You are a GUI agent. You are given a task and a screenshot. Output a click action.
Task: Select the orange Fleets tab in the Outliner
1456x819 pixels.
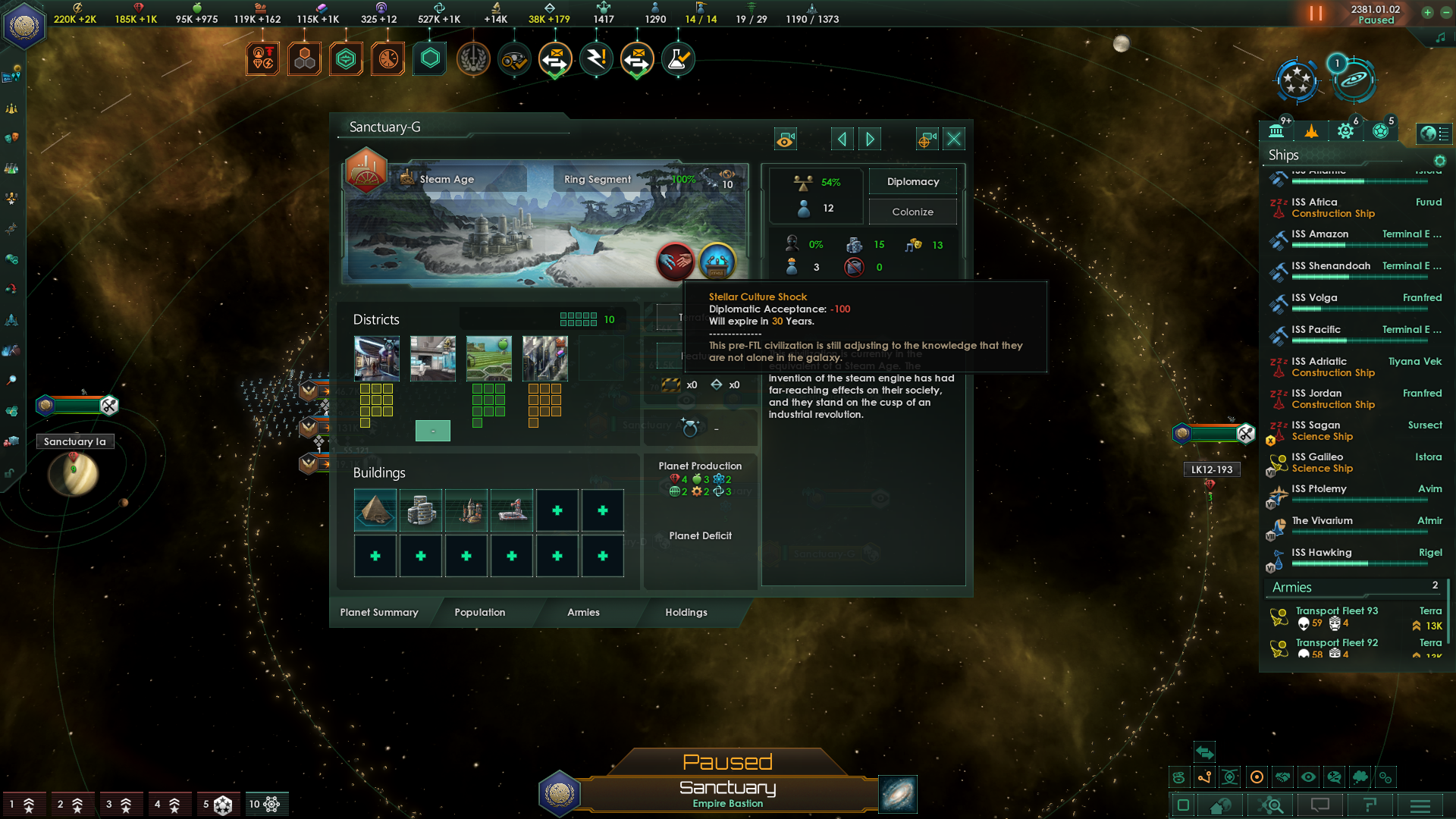point(1311,130)
